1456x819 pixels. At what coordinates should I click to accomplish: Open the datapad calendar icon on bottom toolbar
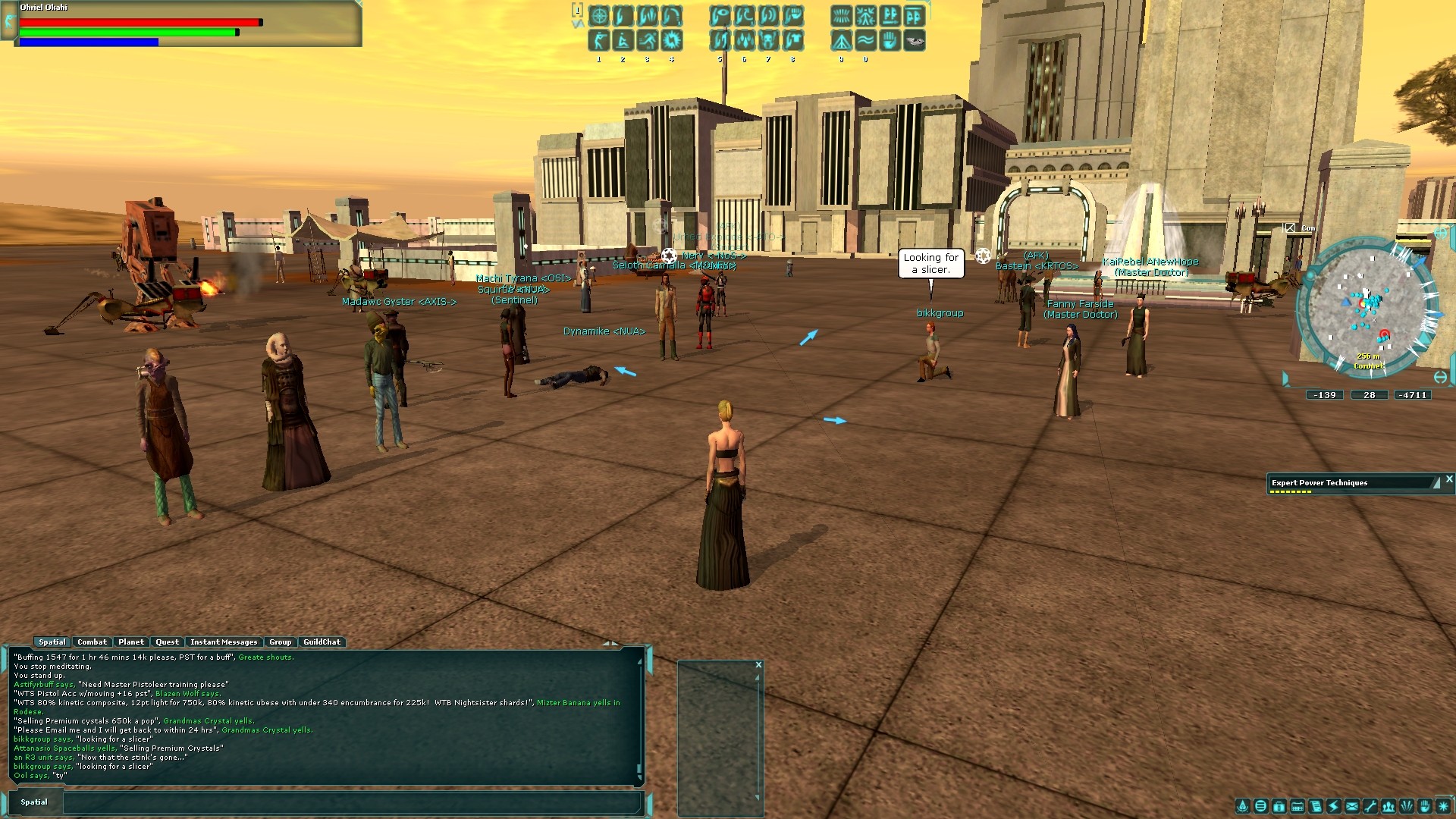(x=1298, y=806)
